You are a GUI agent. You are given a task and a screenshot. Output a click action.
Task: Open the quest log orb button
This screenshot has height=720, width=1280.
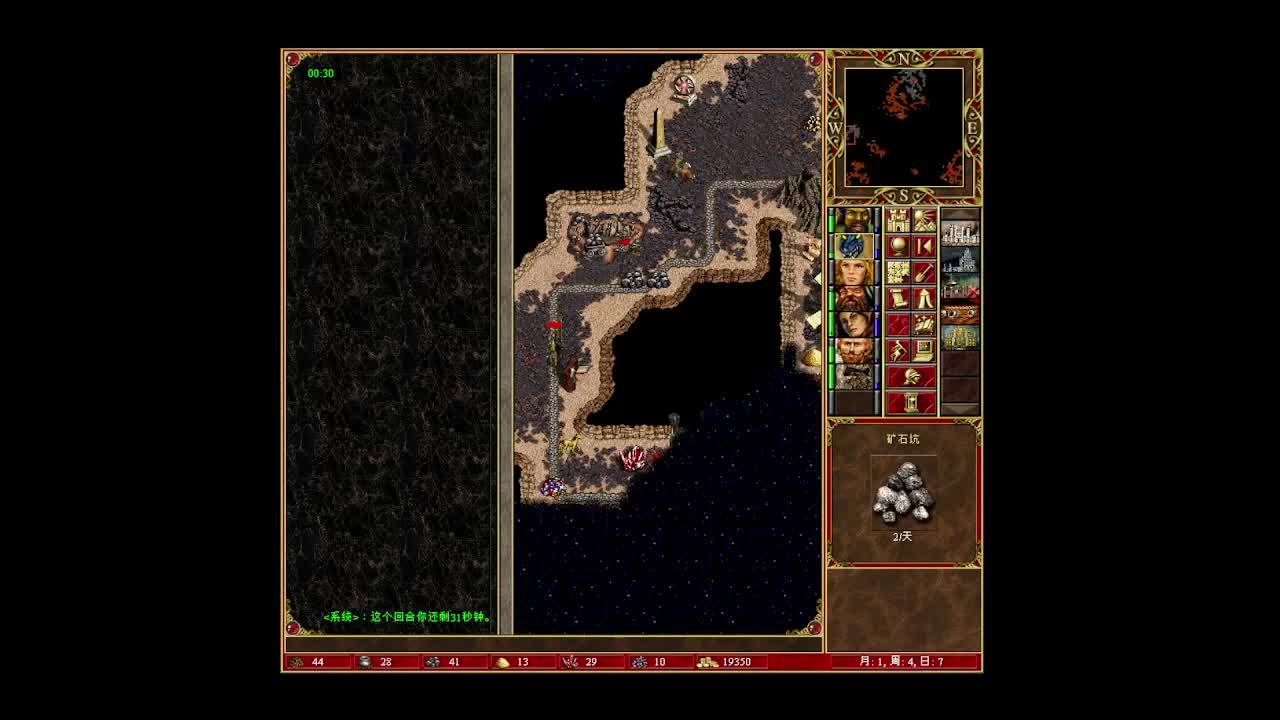point(898,246)
